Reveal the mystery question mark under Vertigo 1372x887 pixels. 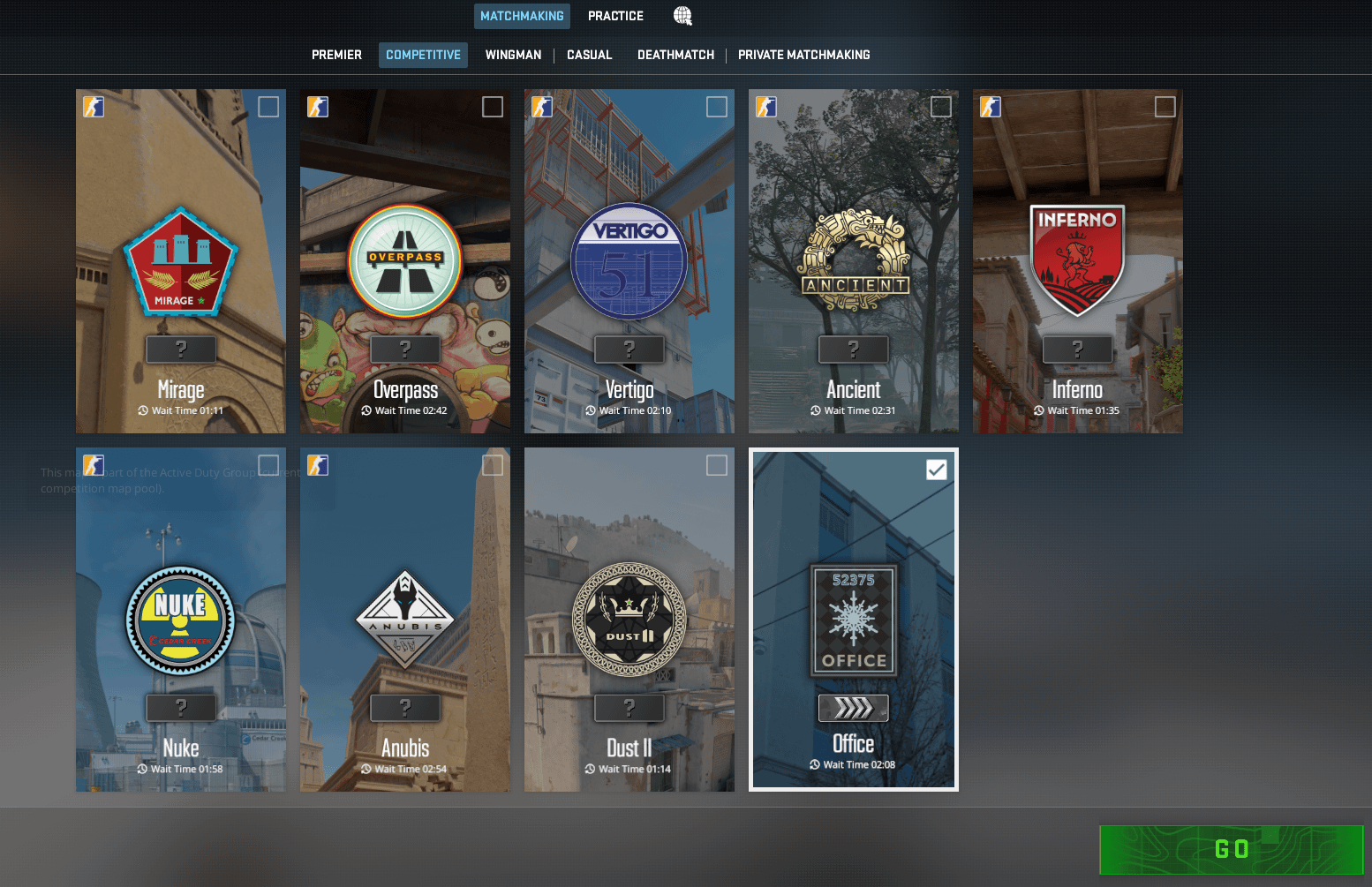tap(629, 349)
